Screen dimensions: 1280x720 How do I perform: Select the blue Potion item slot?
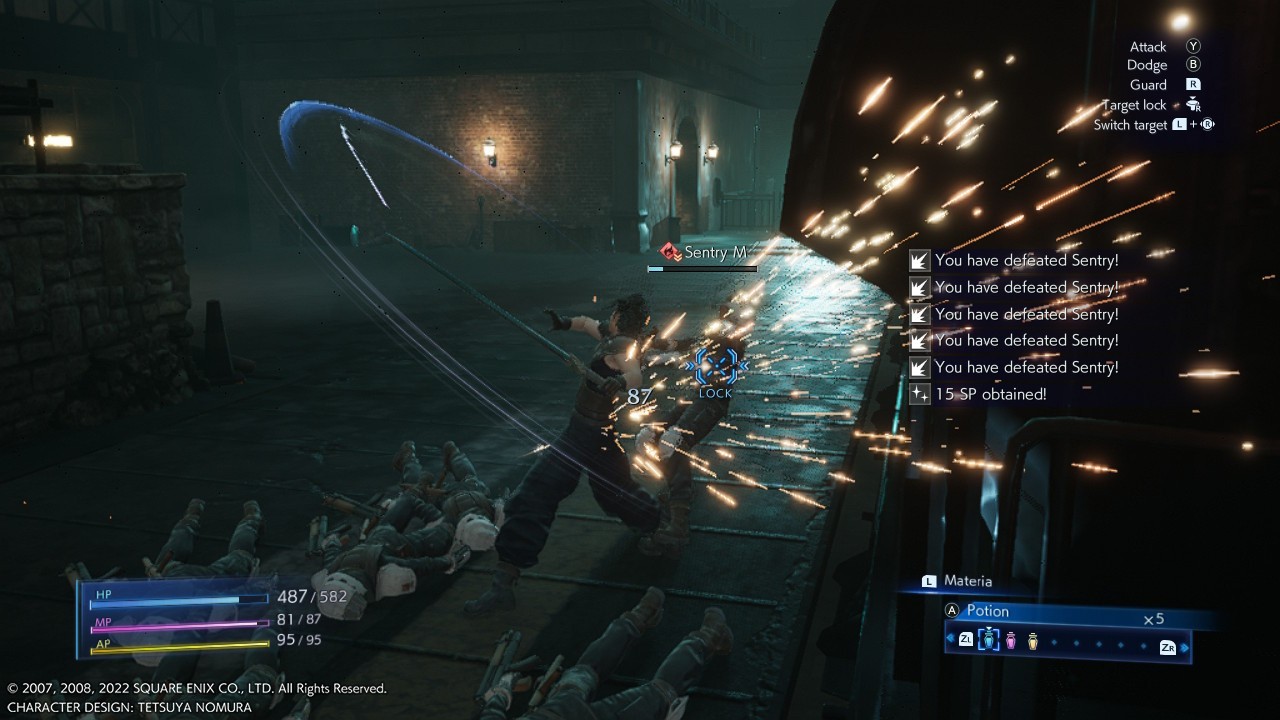pos(989,641)
